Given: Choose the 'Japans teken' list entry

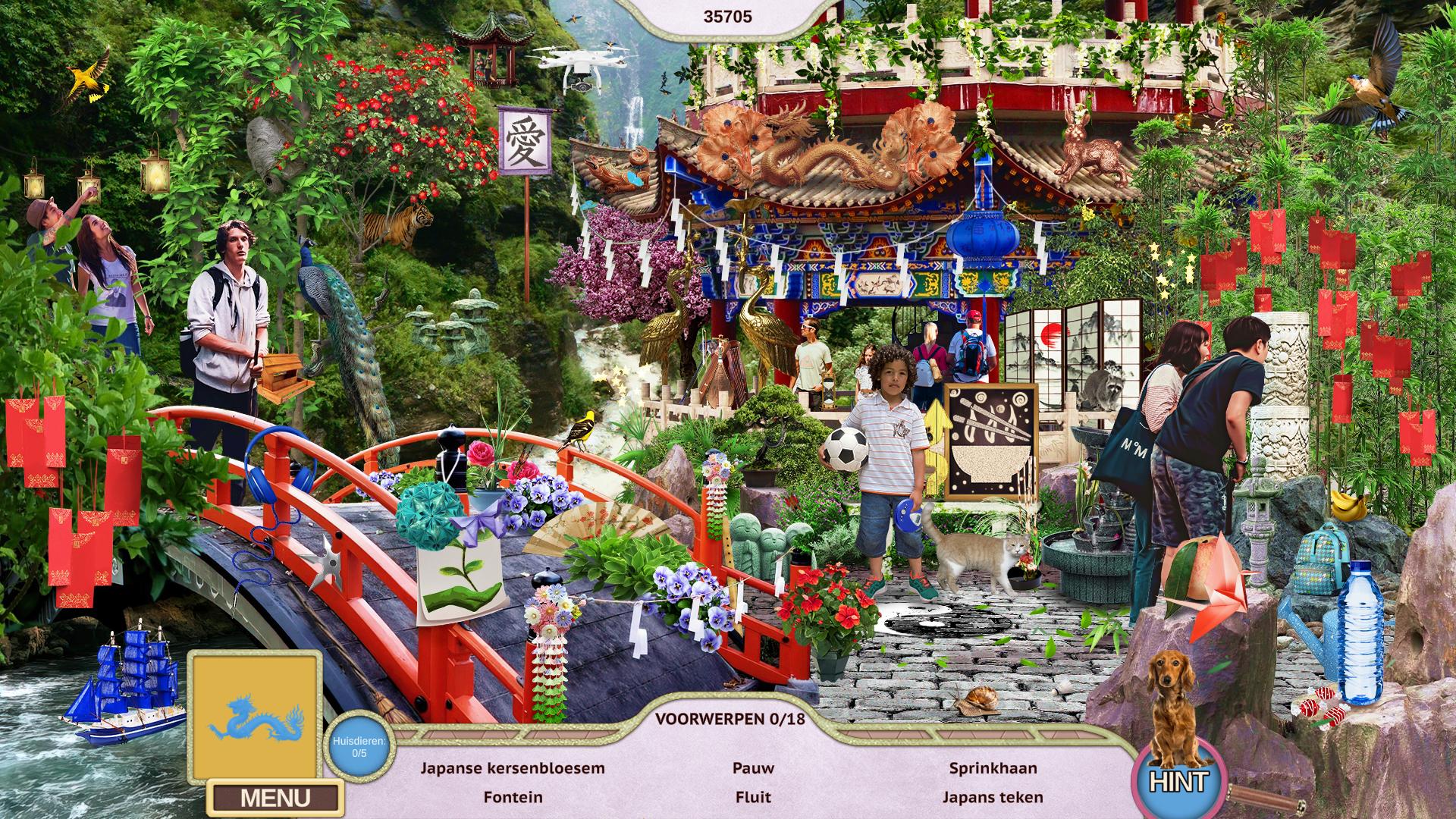Looking at the screenshot, I should pos(993,797).
